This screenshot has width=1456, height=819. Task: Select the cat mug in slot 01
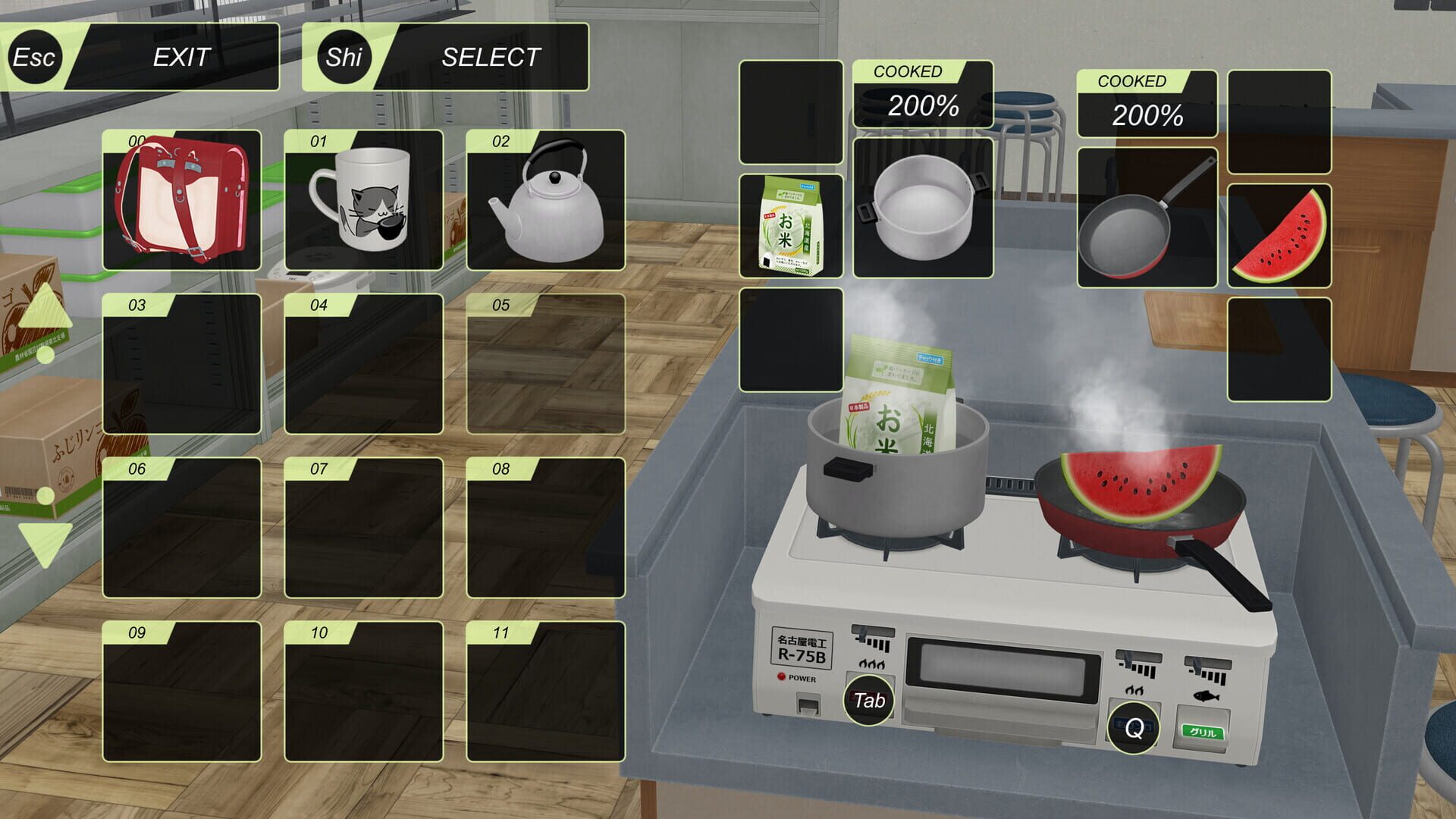(x=364, y=202)
